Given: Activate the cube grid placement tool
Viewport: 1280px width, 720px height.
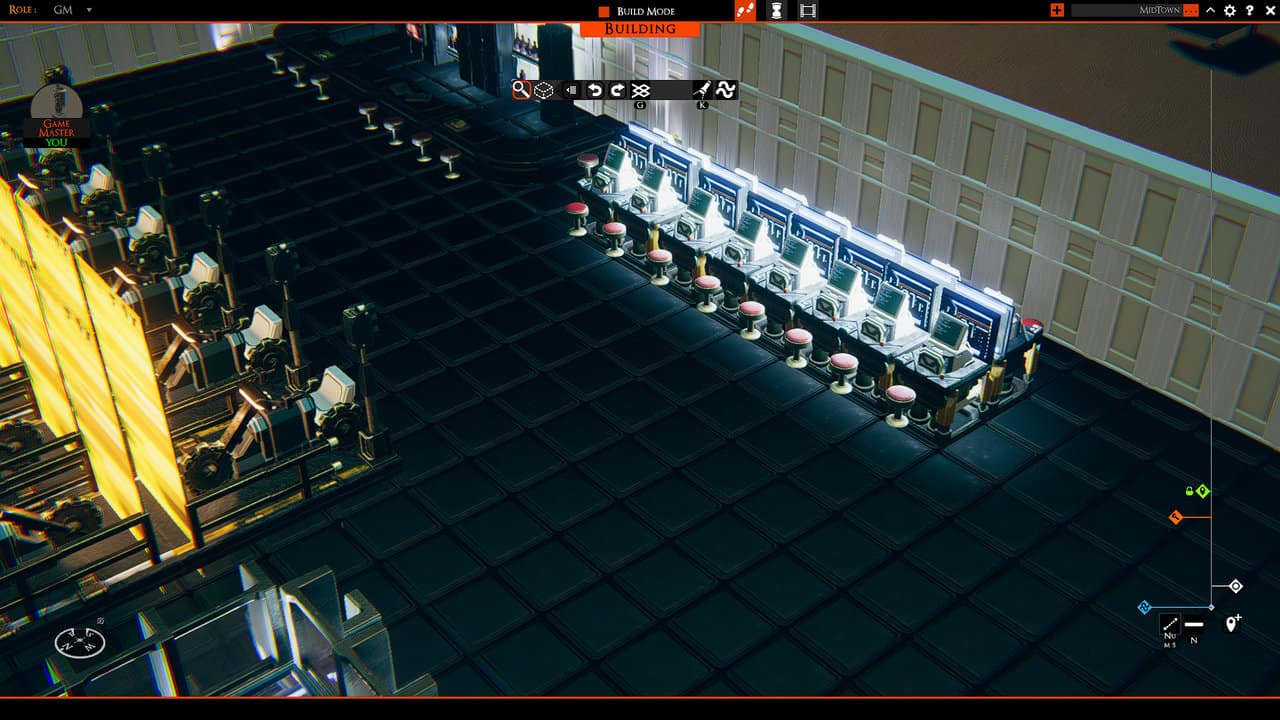Looking at the screenshot, I should 543,90.
